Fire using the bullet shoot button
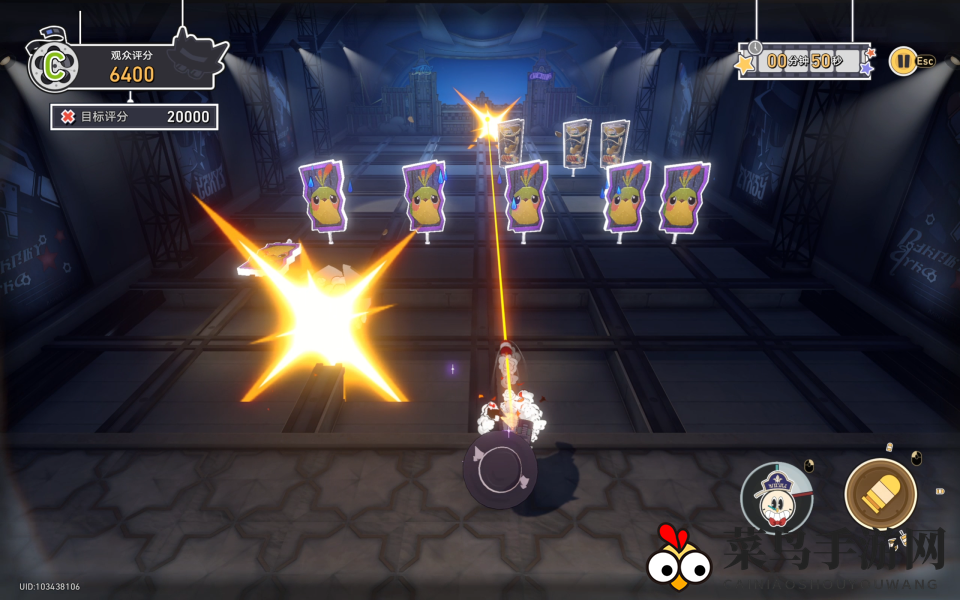The image size is (960, 600). click(x=880, y=494)
